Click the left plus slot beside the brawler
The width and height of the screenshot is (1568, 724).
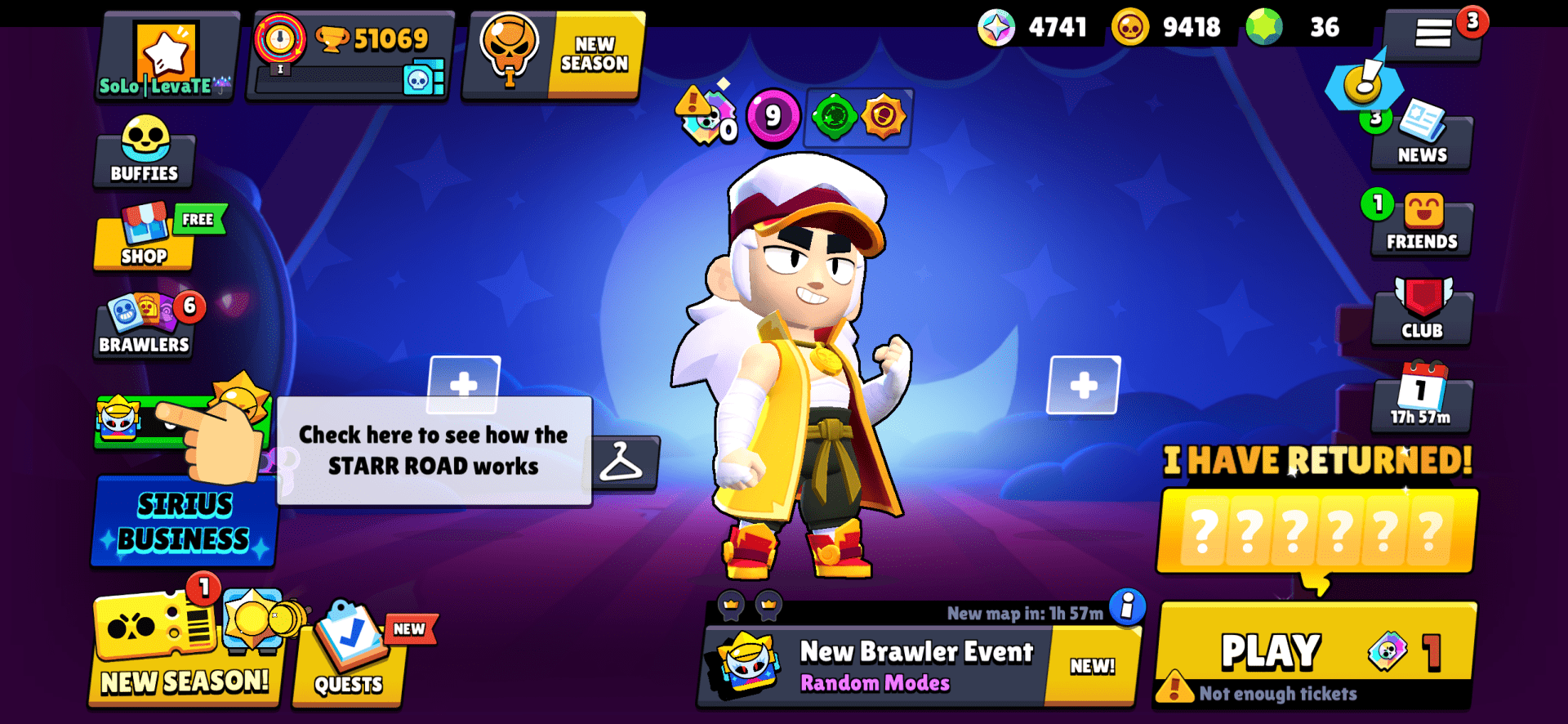465,384
